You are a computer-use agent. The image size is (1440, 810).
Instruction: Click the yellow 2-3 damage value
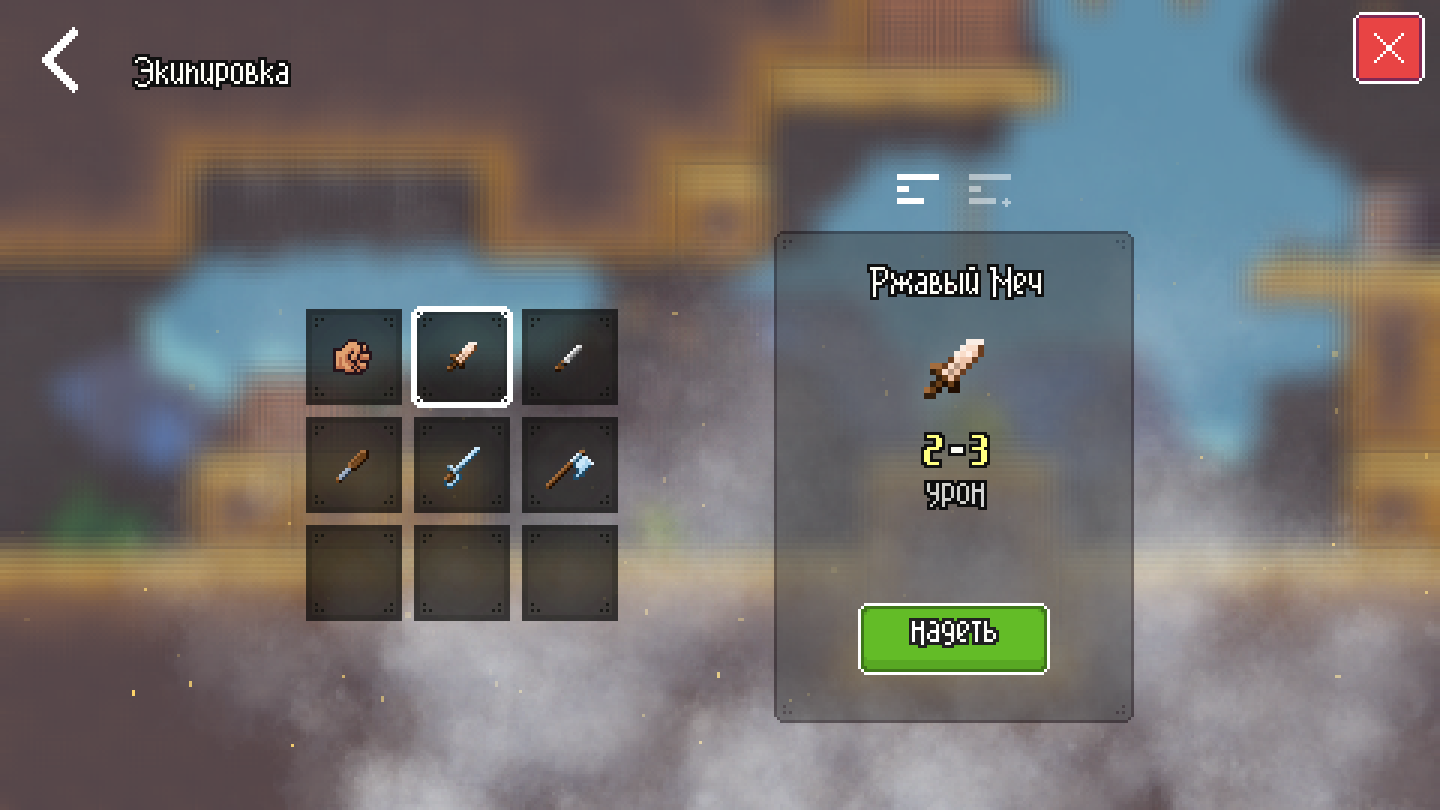[x=953, y=452]
